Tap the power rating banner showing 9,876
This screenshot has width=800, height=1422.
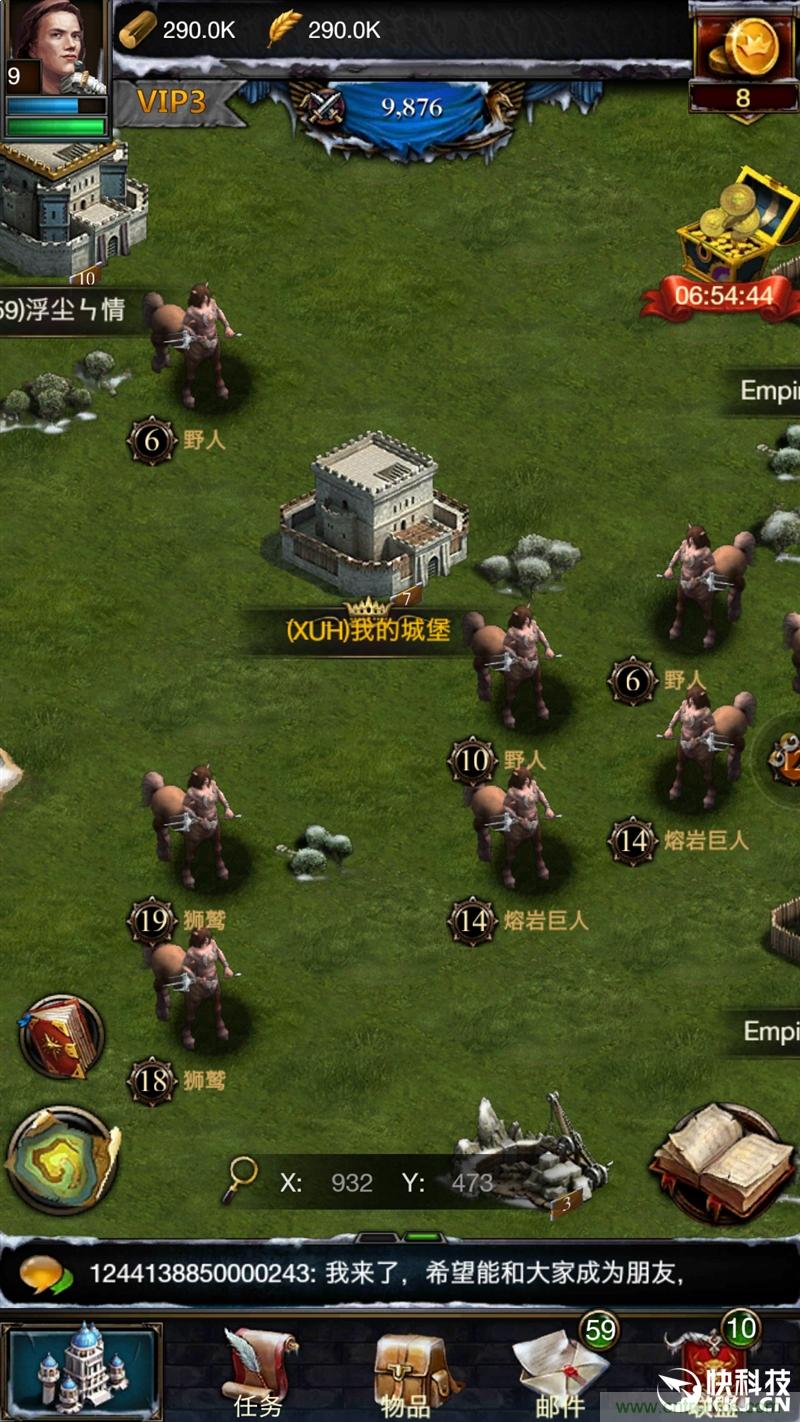[x=412, y=108]
